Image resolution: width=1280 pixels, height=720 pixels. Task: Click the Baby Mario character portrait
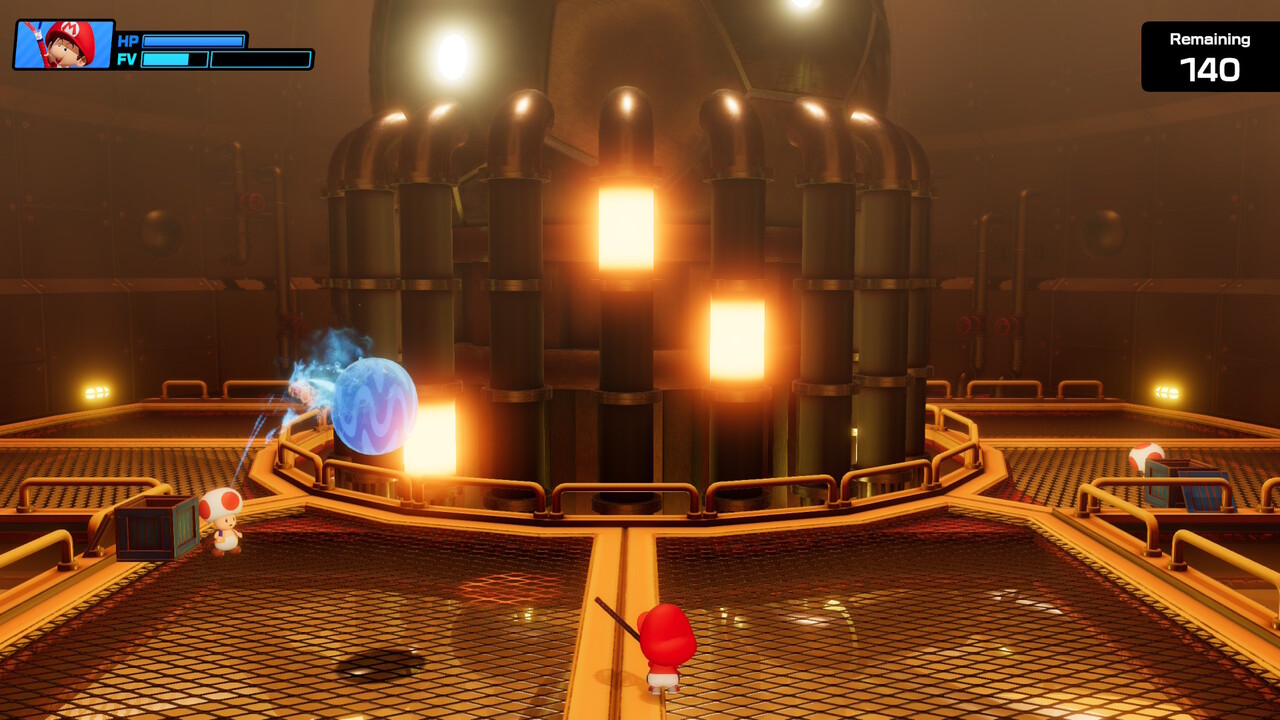coord(63,45)
